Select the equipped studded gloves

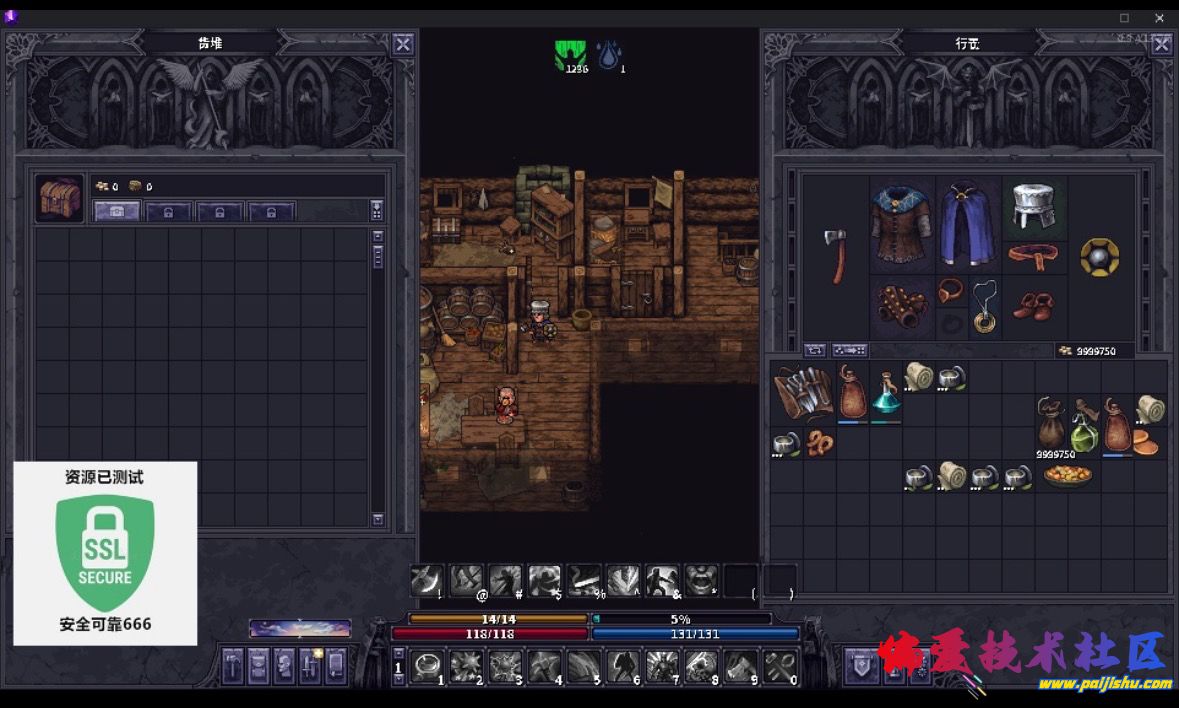(x=902, y=306)
